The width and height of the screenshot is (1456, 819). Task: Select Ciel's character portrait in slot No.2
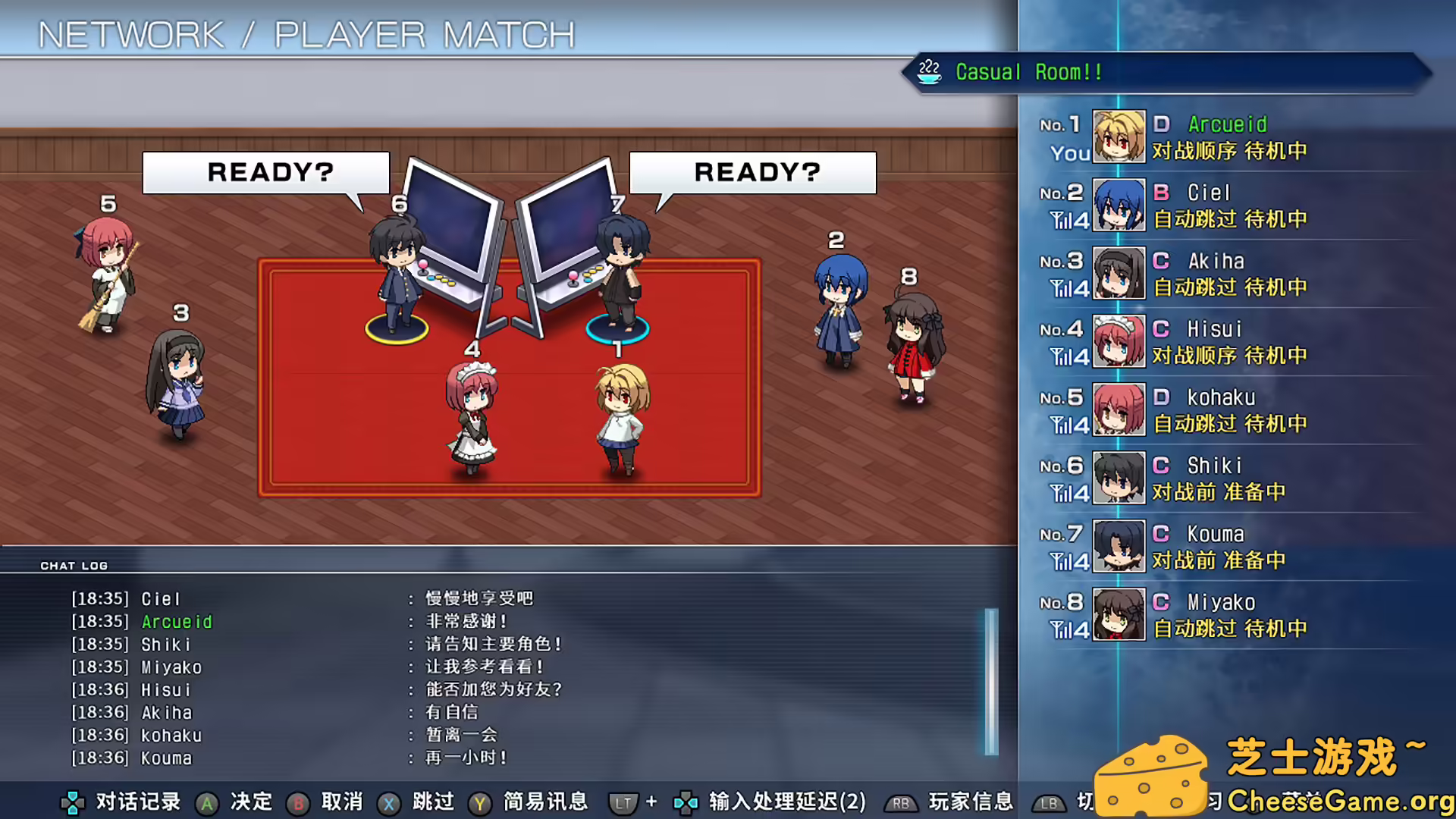[x=1118, y=206]
